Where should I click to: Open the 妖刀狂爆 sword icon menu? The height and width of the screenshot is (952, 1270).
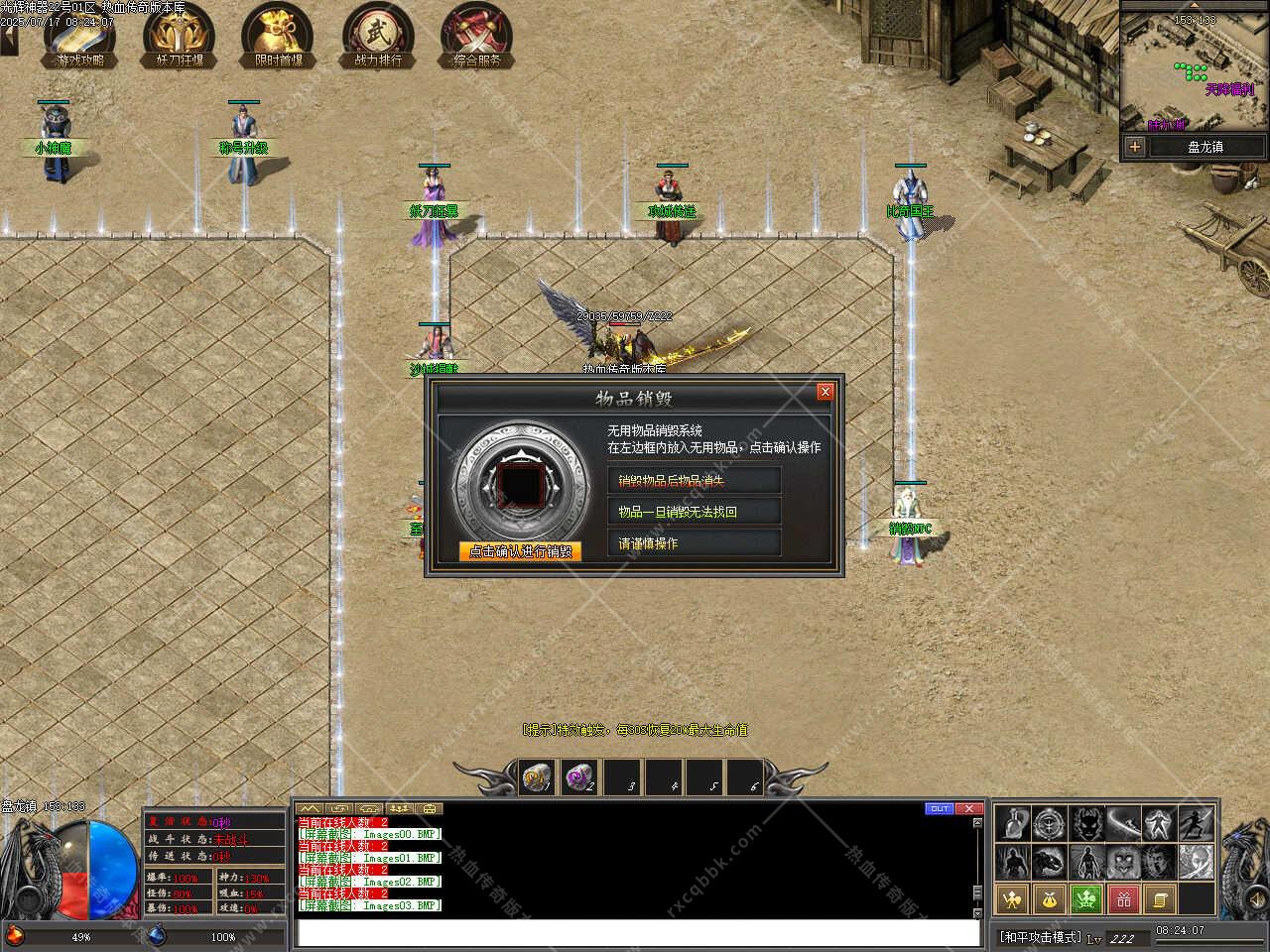pos(180,35)
